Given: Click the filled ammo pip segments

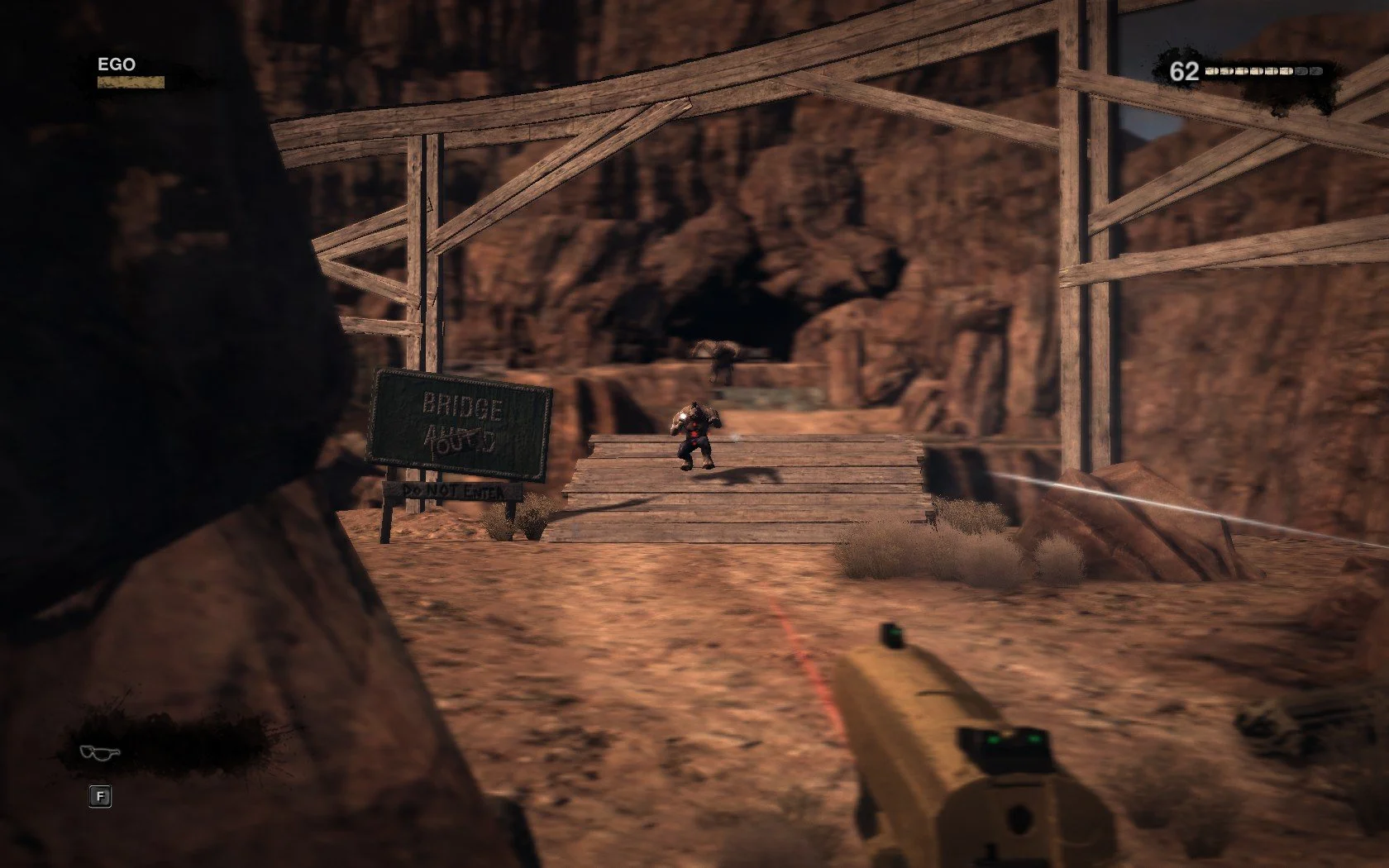Looking at the screenshot, I should [1248, 71].
